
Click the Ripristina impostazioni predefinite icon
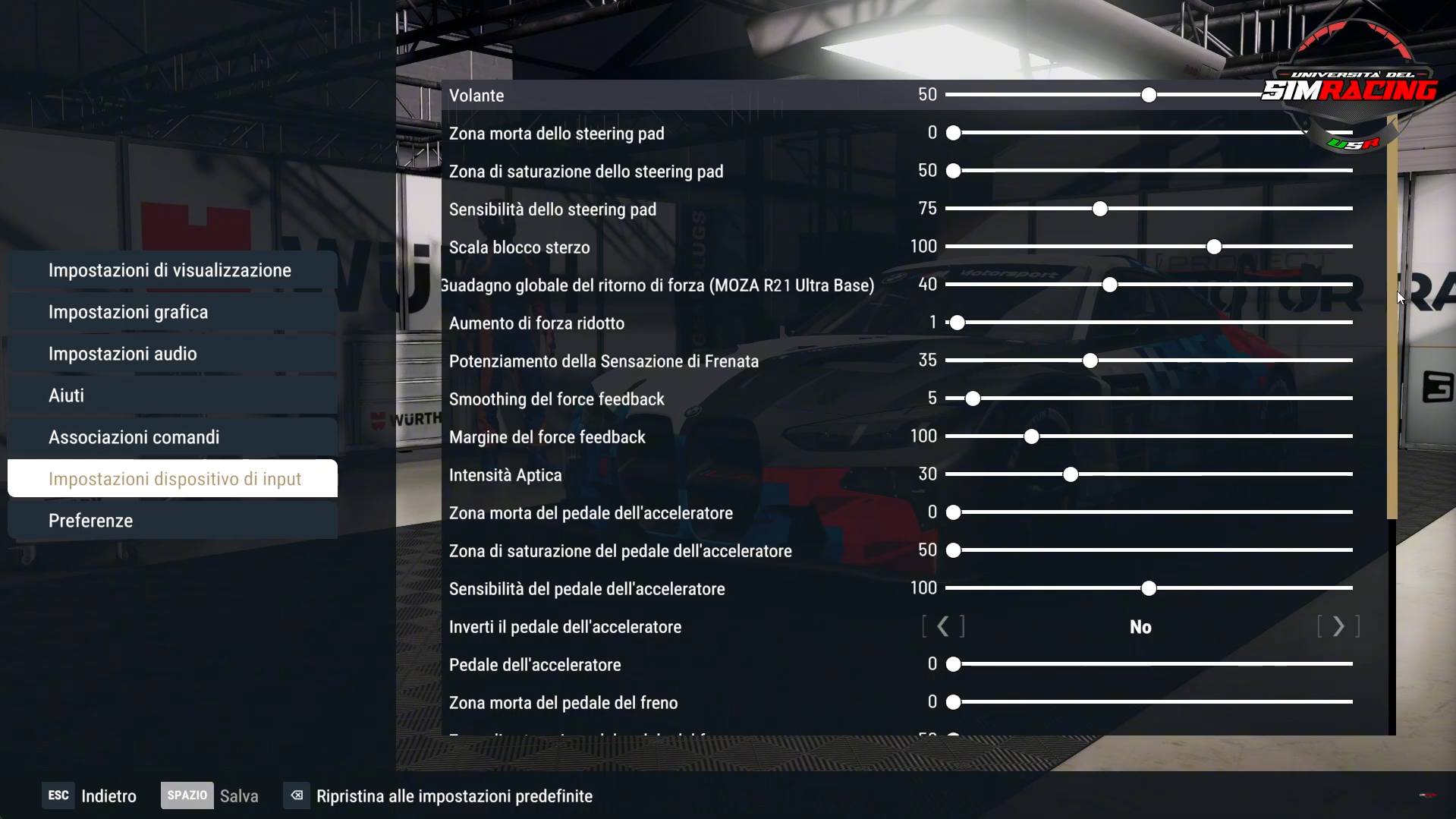pos(295,795)
